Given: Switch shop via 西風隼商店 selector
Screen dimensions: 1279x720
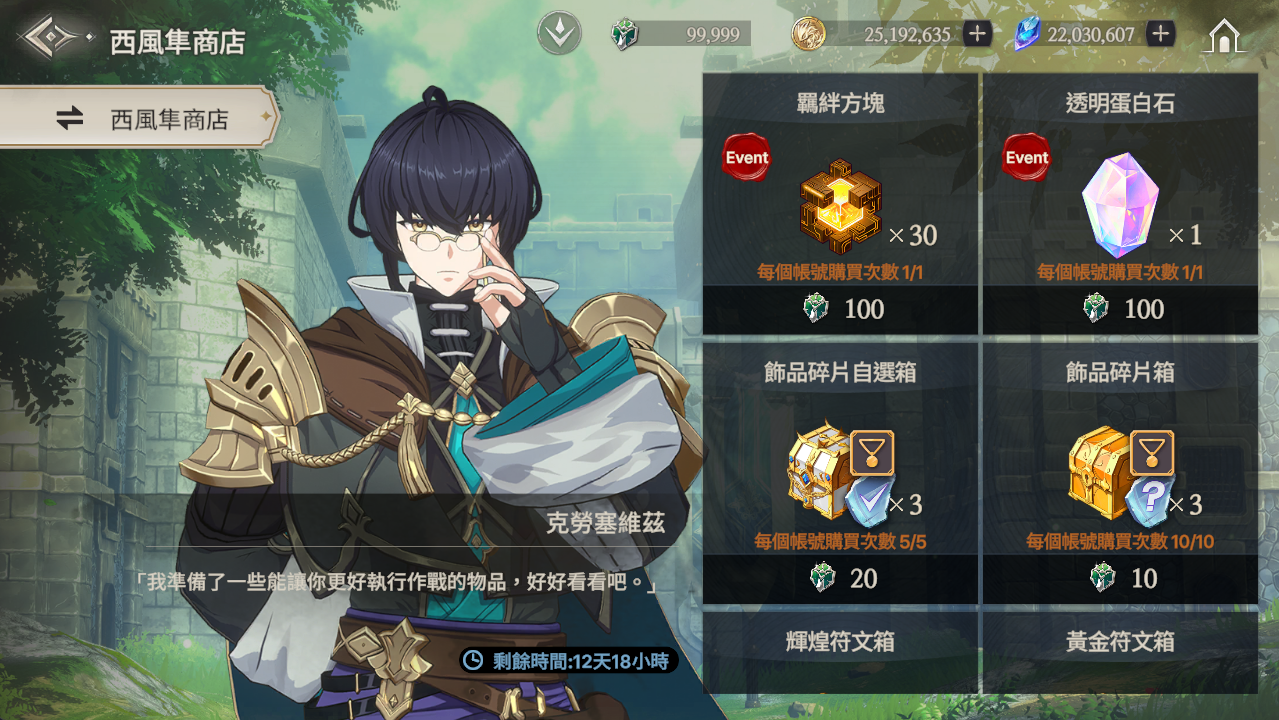Looking at the screenshot, I should (x=140, y=120).
